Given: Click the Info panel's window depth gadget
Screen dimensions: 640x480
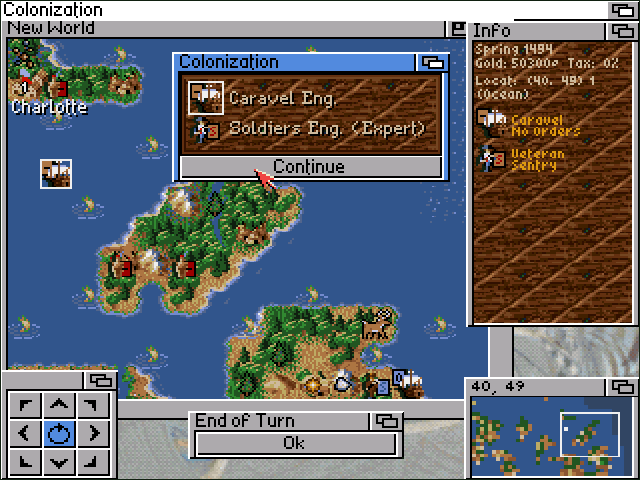Looking at the screenshot, I should click(620, 31).
